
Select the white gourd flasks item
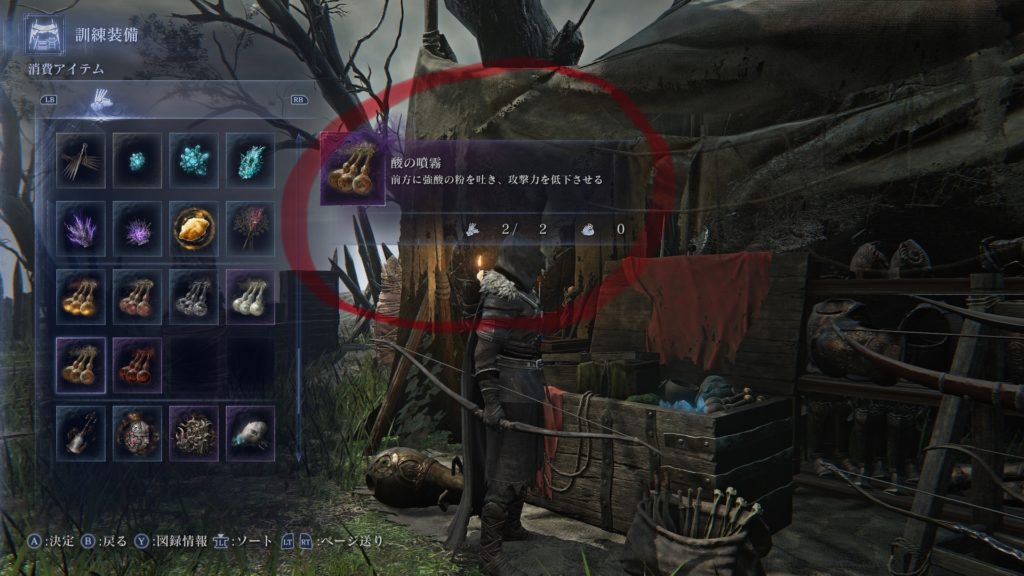(250, 294)
